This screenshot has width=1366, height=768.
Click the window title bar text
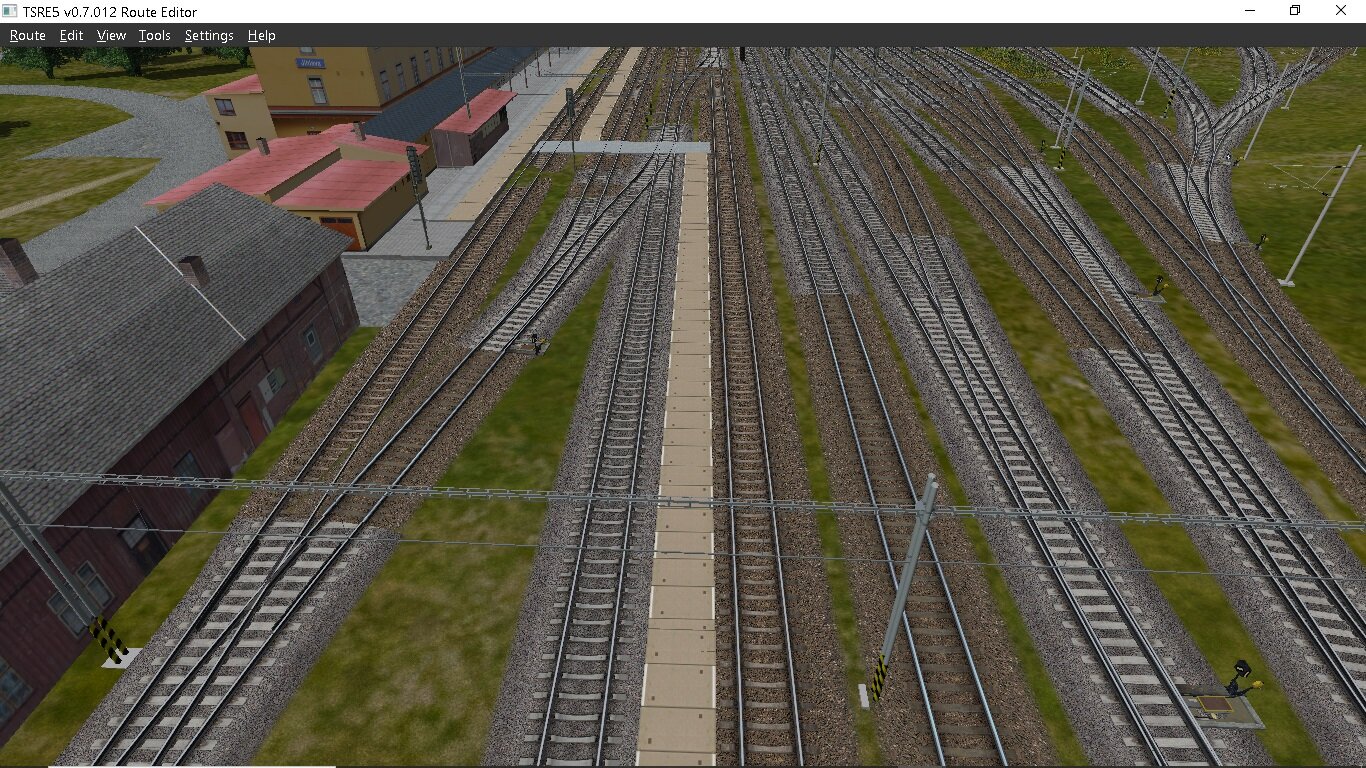[x=110, y=12]
